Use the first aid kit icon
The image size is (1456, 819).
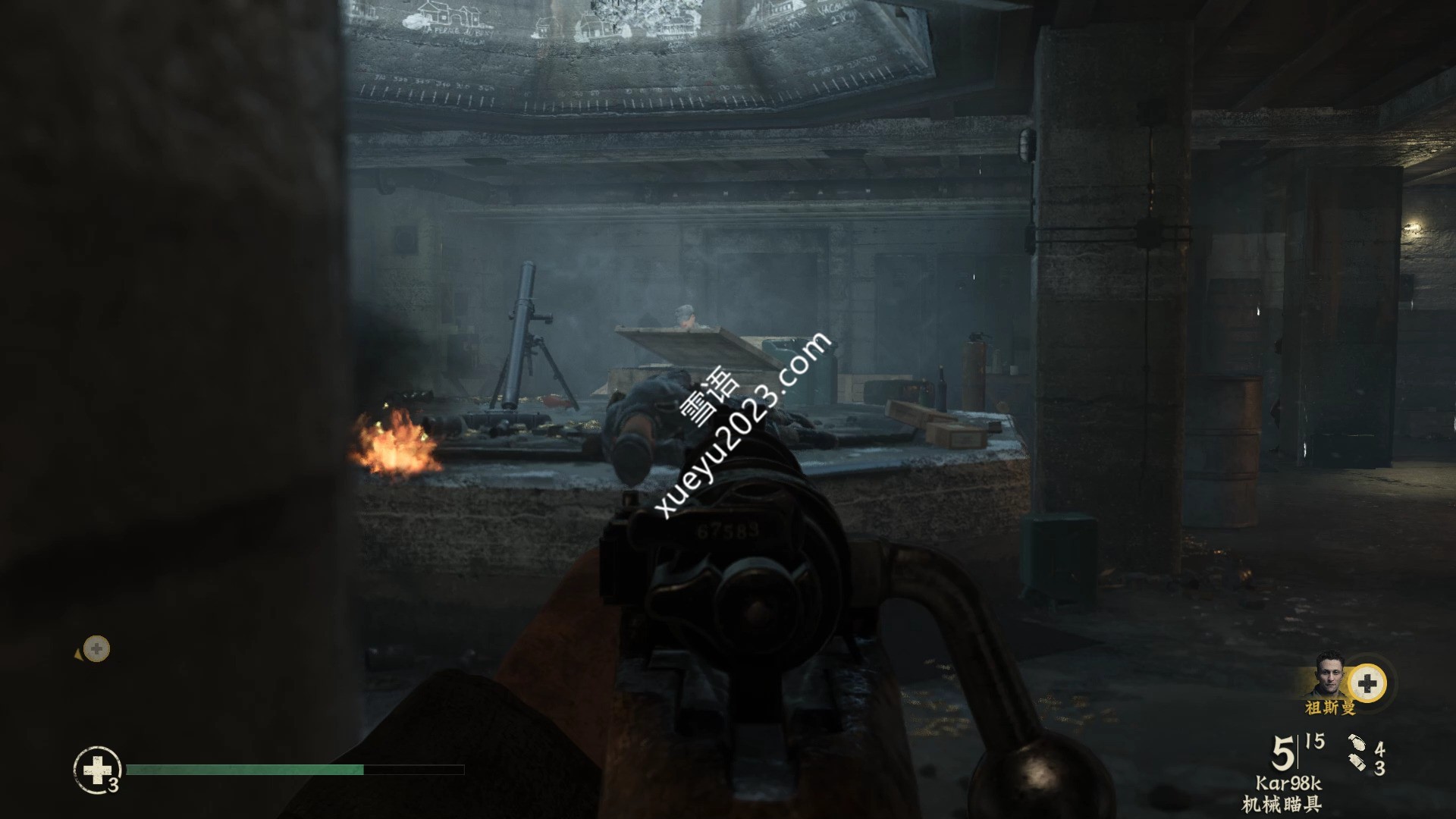click(x=97, y=770)
